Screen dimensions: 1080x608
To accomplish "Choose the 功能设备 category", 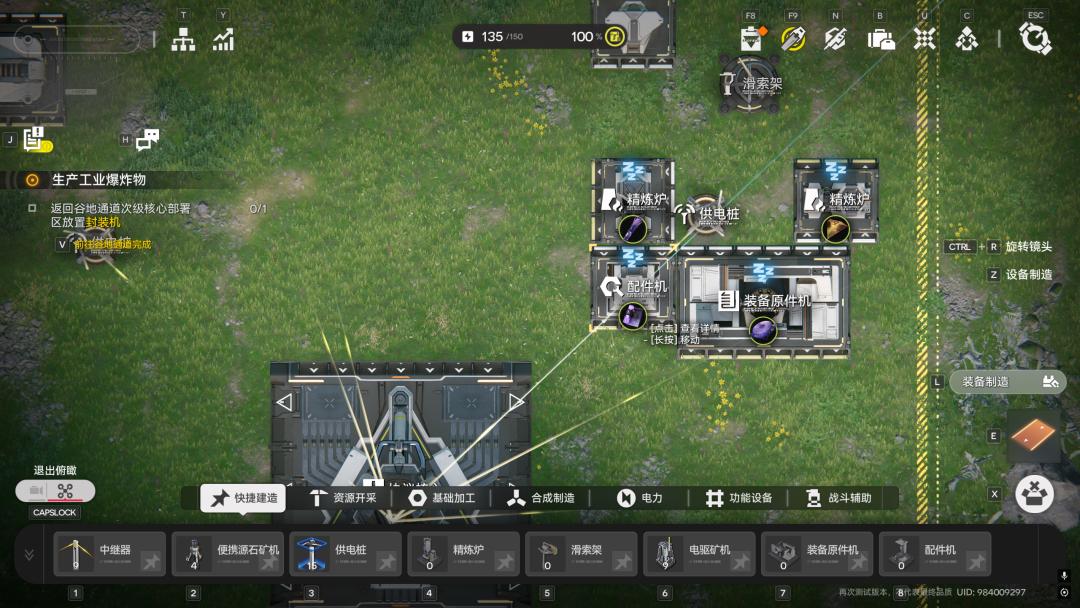I will click(739, 498).
